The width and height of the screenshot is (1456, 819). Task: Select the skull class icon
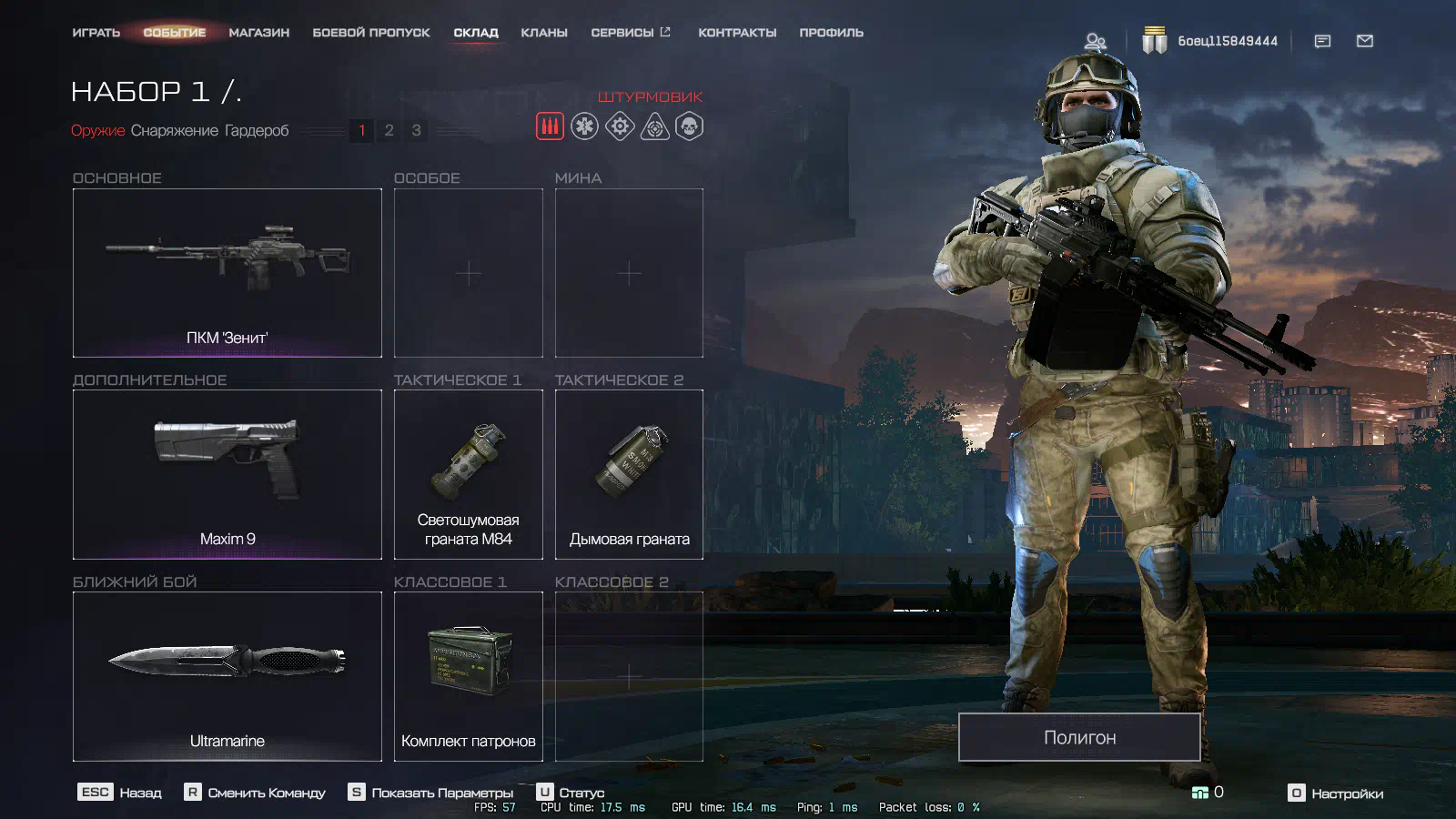(x=689, y=126)
